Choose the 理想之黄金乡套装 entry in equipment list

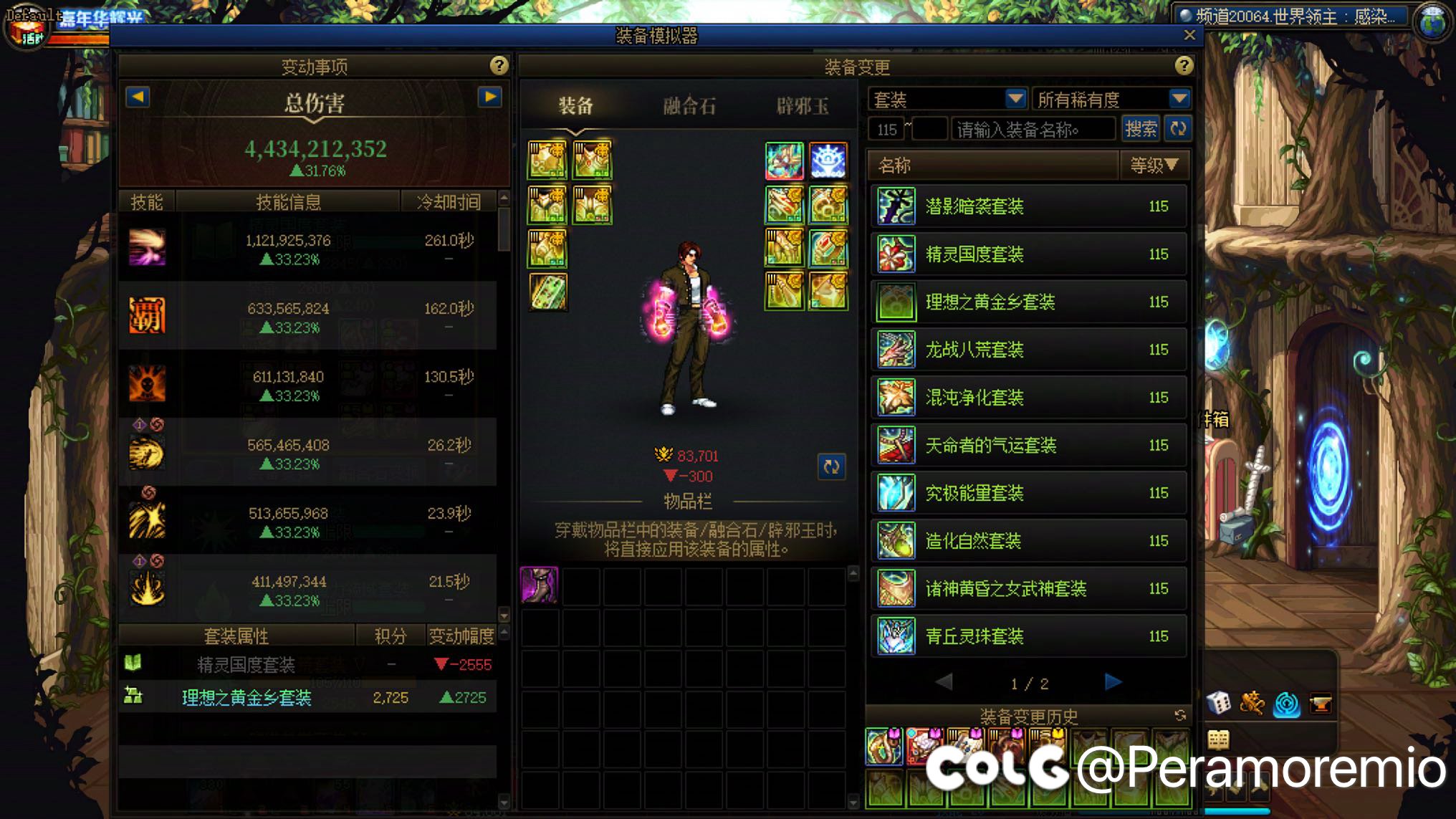tap(1029, 302)
